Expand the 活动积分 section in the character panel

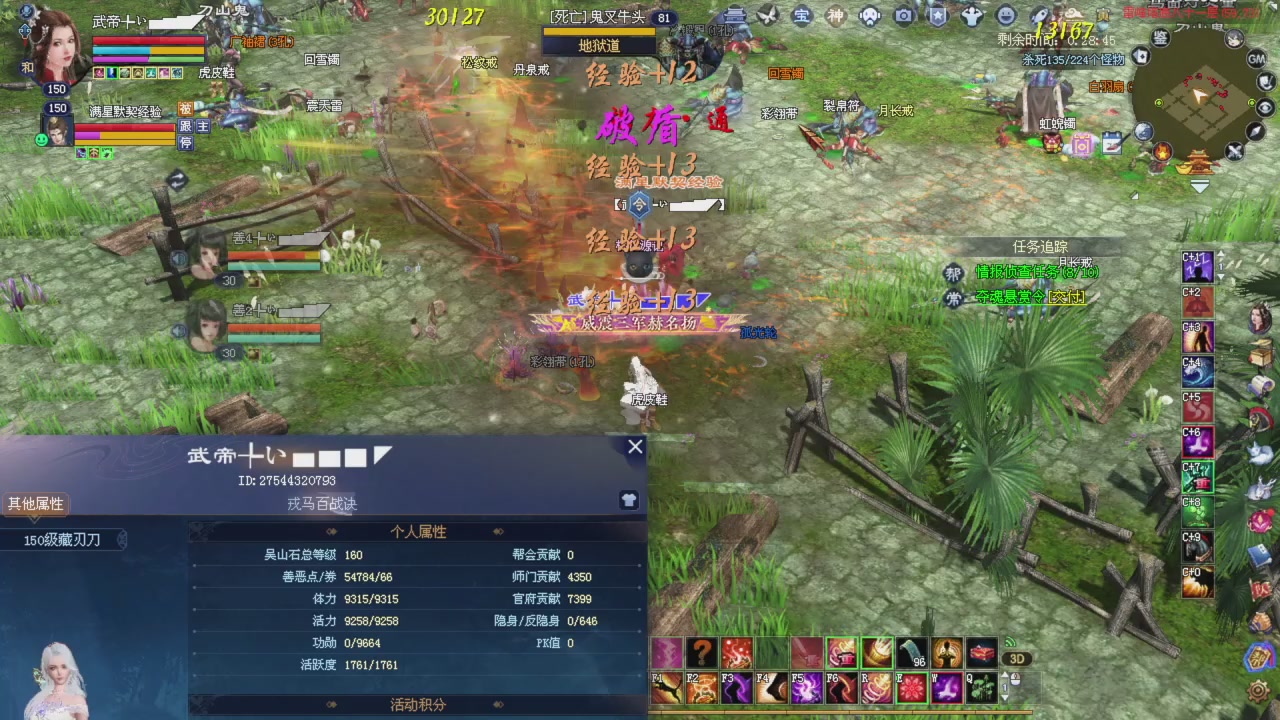pos(417,704)
